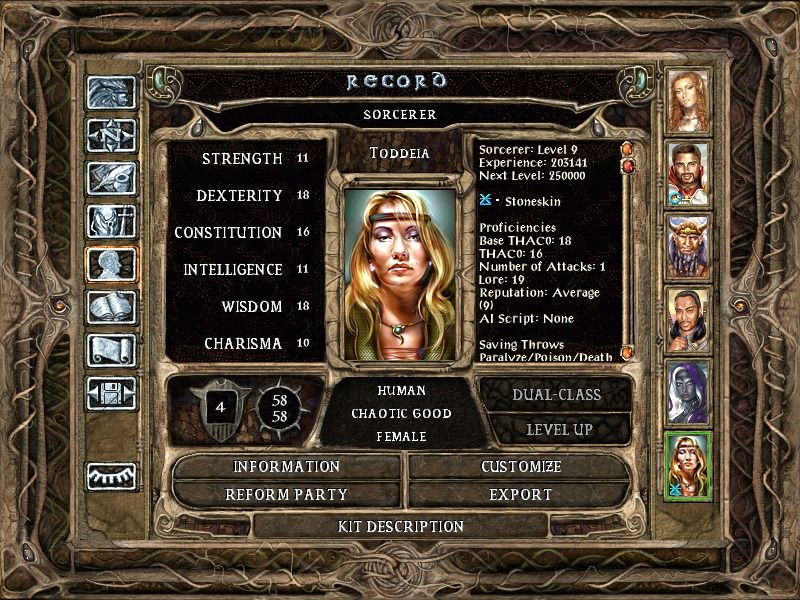
Task: Select the bearded man in red collar portrait
Action: [688, 174]
